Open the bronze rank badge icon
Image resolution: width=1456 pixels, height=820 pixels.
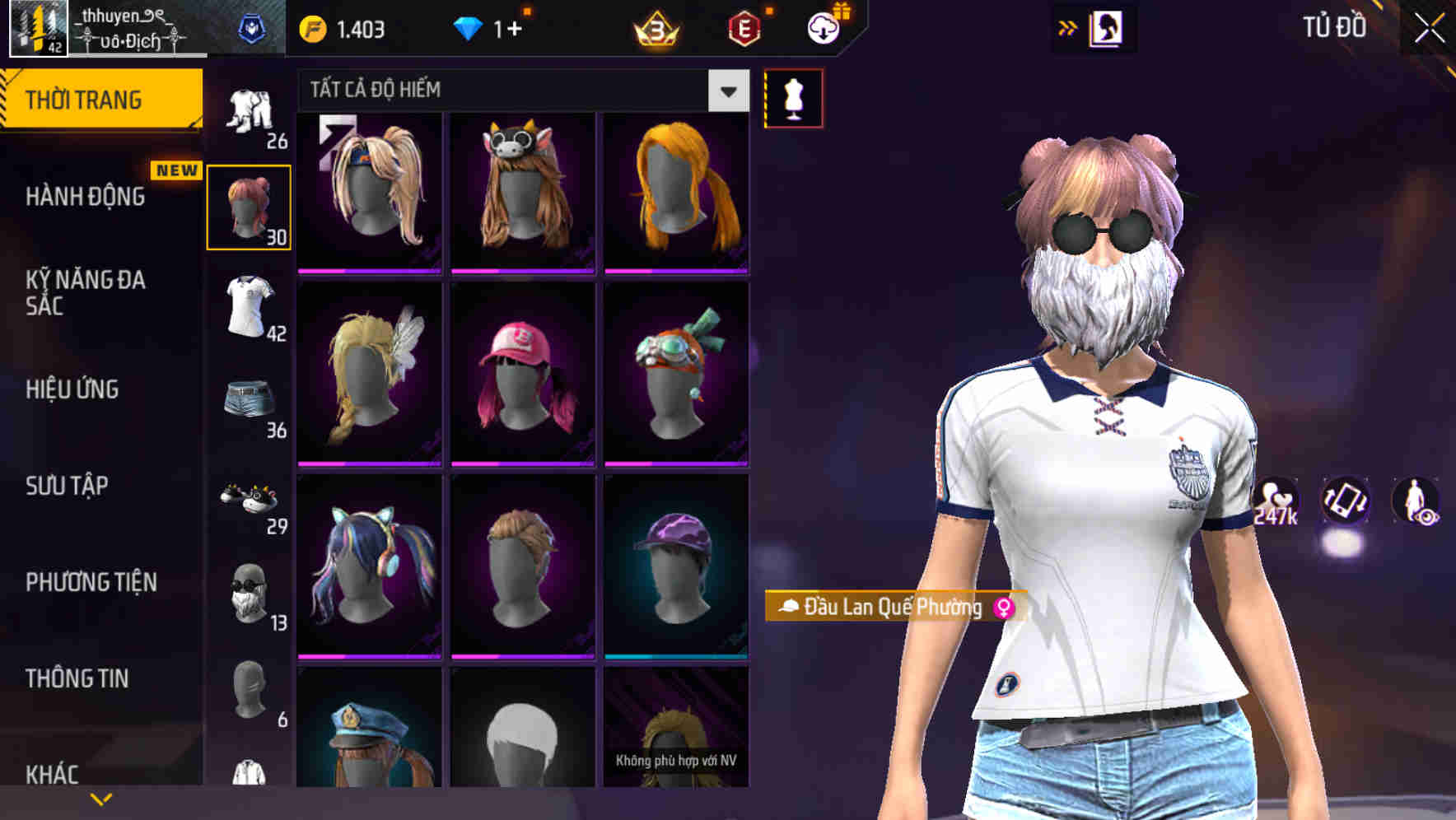tap(655, 27)
